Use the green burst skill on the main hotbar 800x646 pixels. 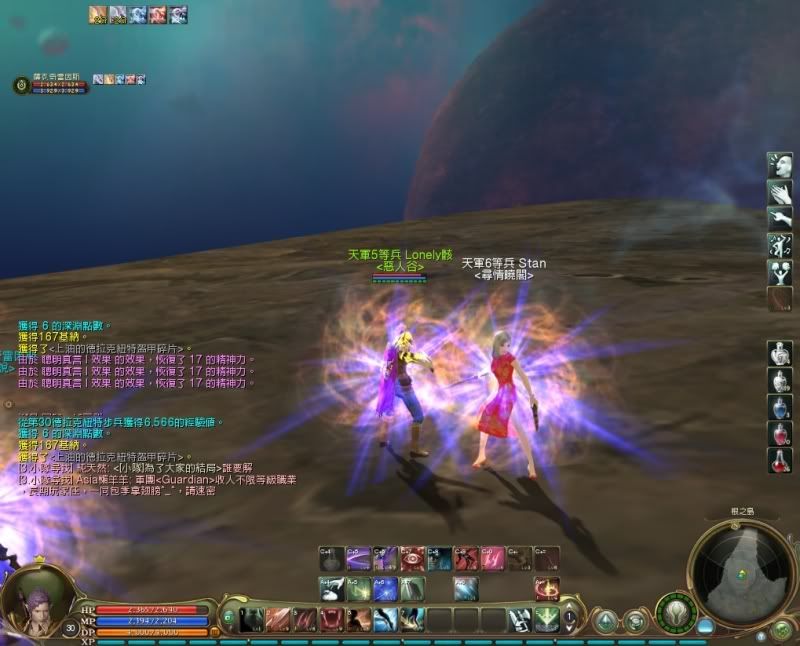(546, 619)
